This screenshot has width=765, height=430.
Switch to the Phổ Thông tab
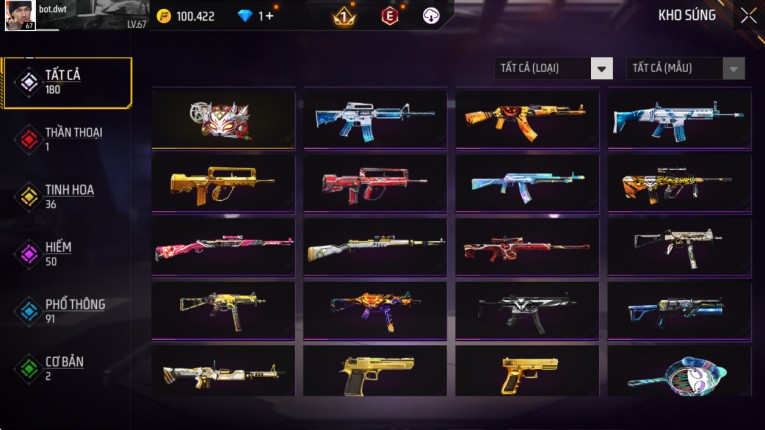click(x=67, y=311)
